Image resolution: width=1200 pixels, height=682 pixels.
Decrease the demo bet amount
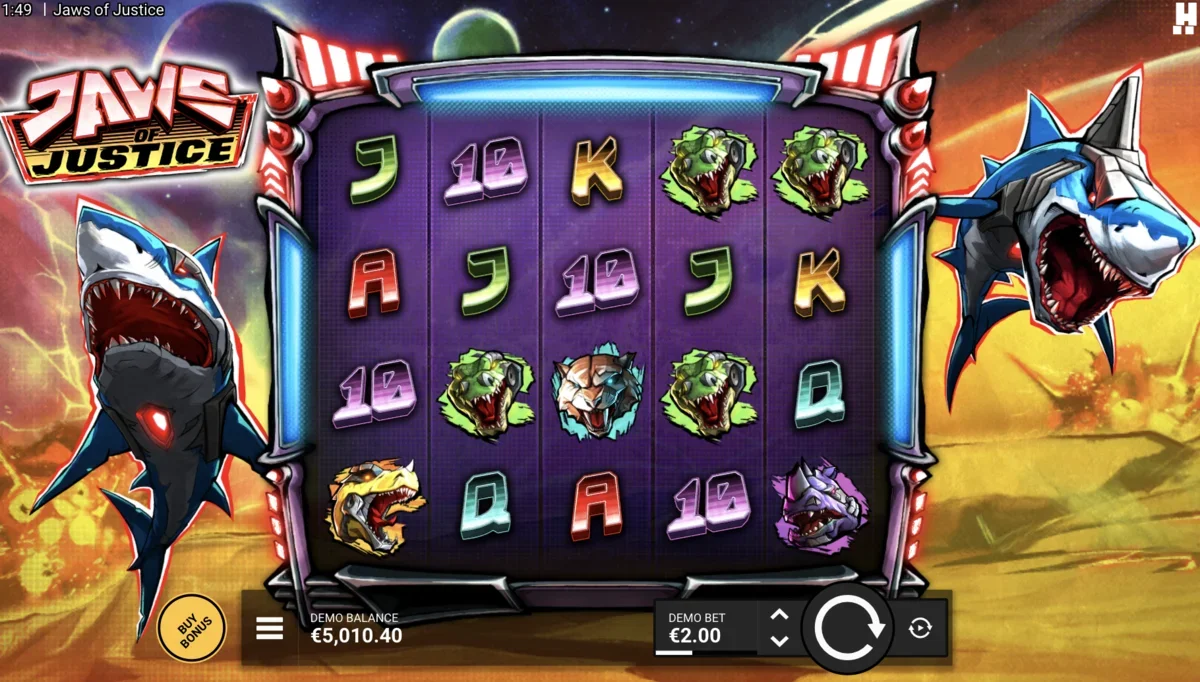click(780, 640)
